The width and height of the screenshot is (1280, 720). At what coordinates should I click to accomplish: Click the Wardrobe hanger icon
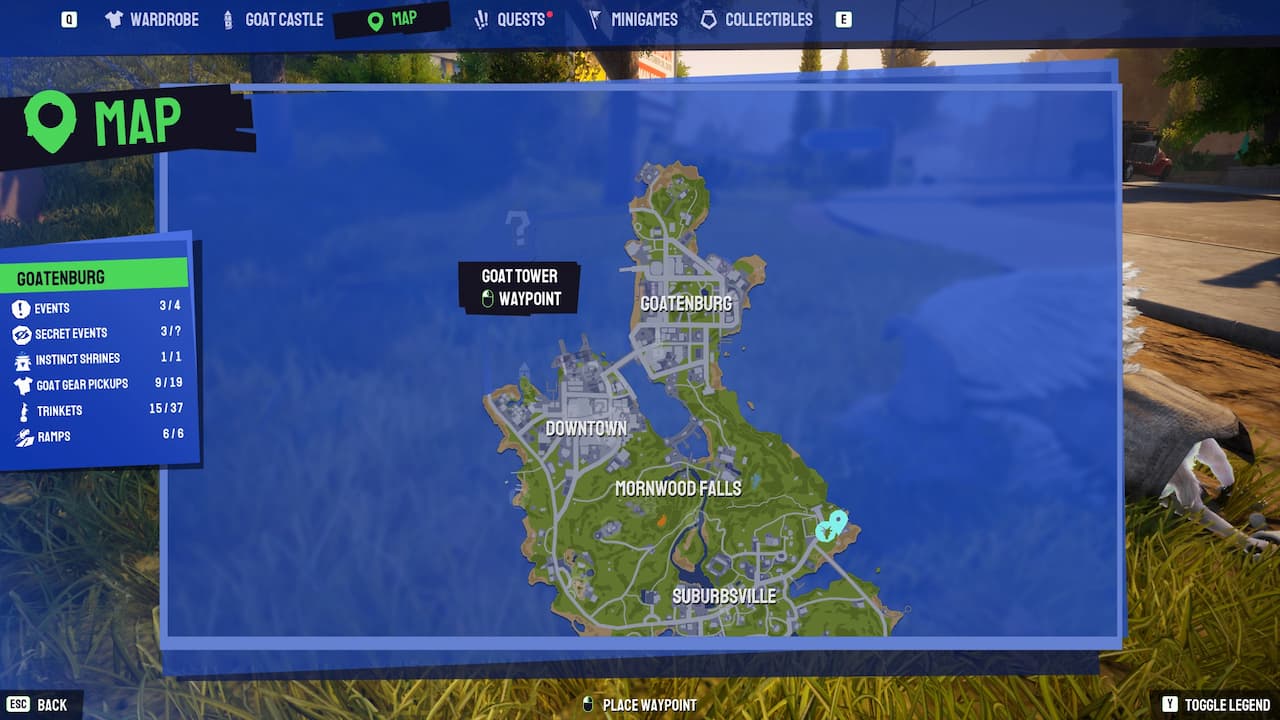coord(113,18)
